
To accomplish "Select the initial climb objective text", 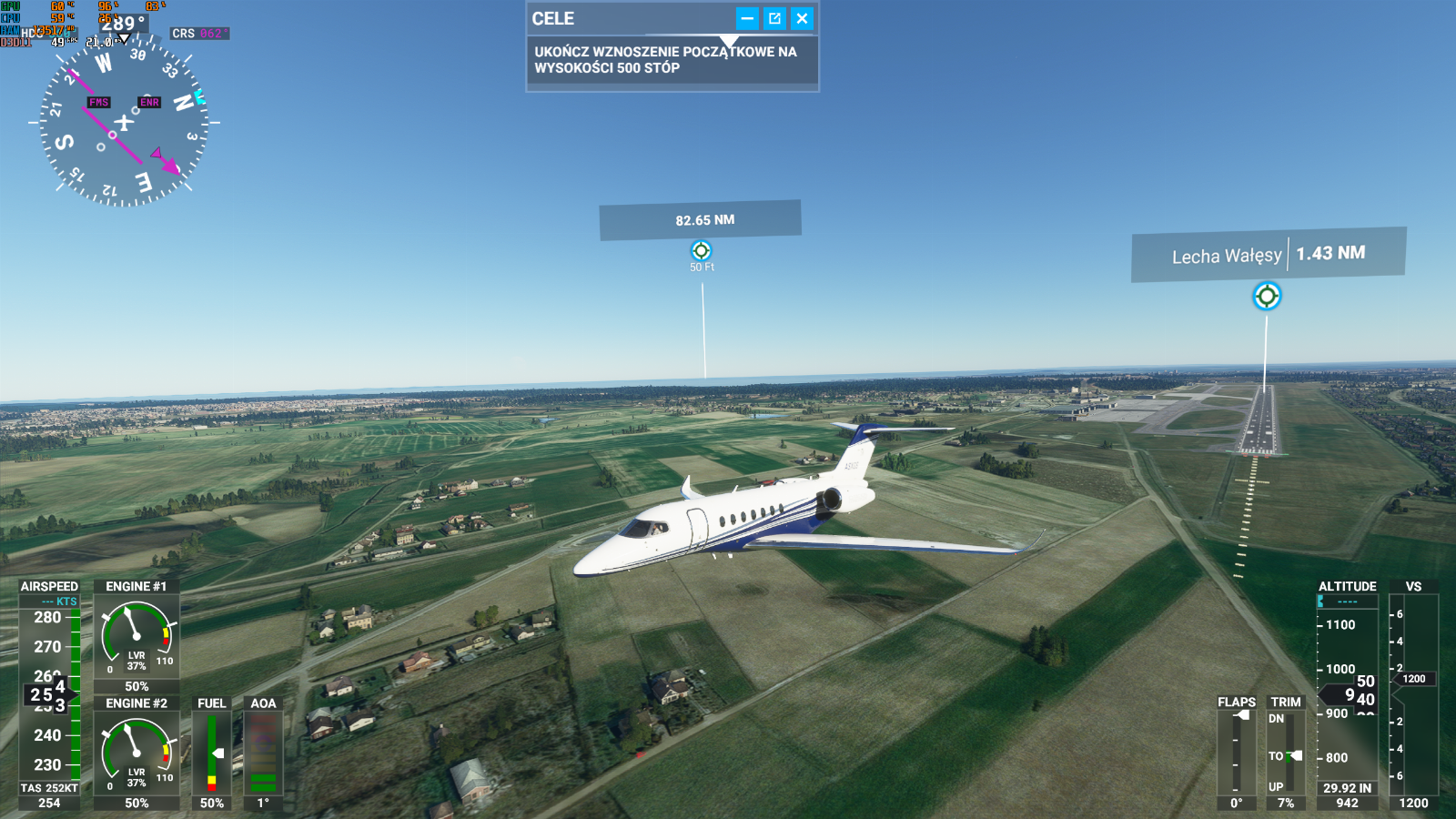I will pos(665,60).
